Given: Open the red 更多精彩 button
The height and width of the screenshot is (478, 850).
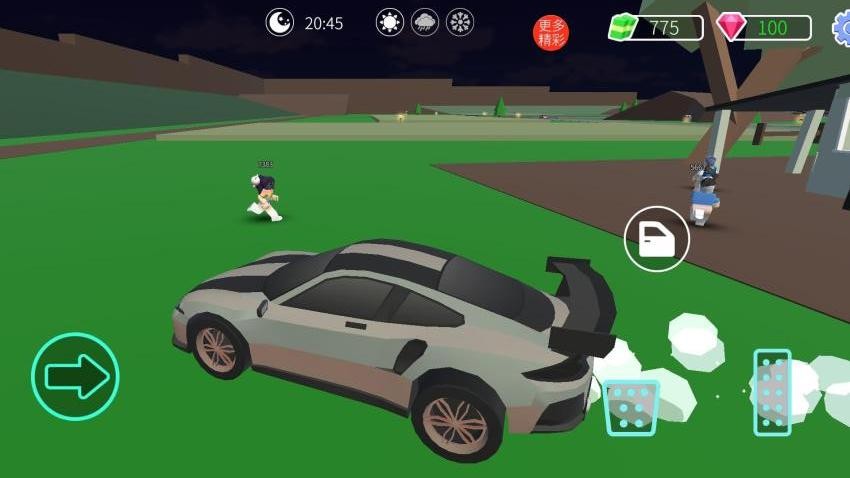Looking at the screenshot, I should pyautogui.click(x=551, y=32).
